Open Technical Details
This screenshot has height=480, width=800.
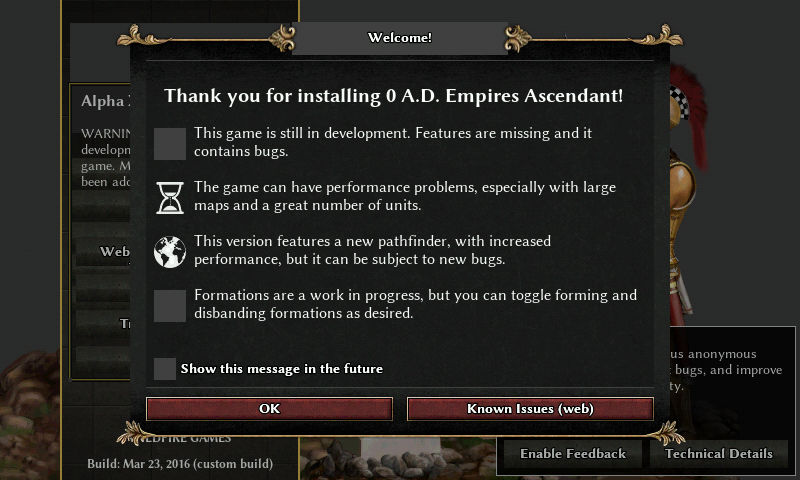(718, 454)
